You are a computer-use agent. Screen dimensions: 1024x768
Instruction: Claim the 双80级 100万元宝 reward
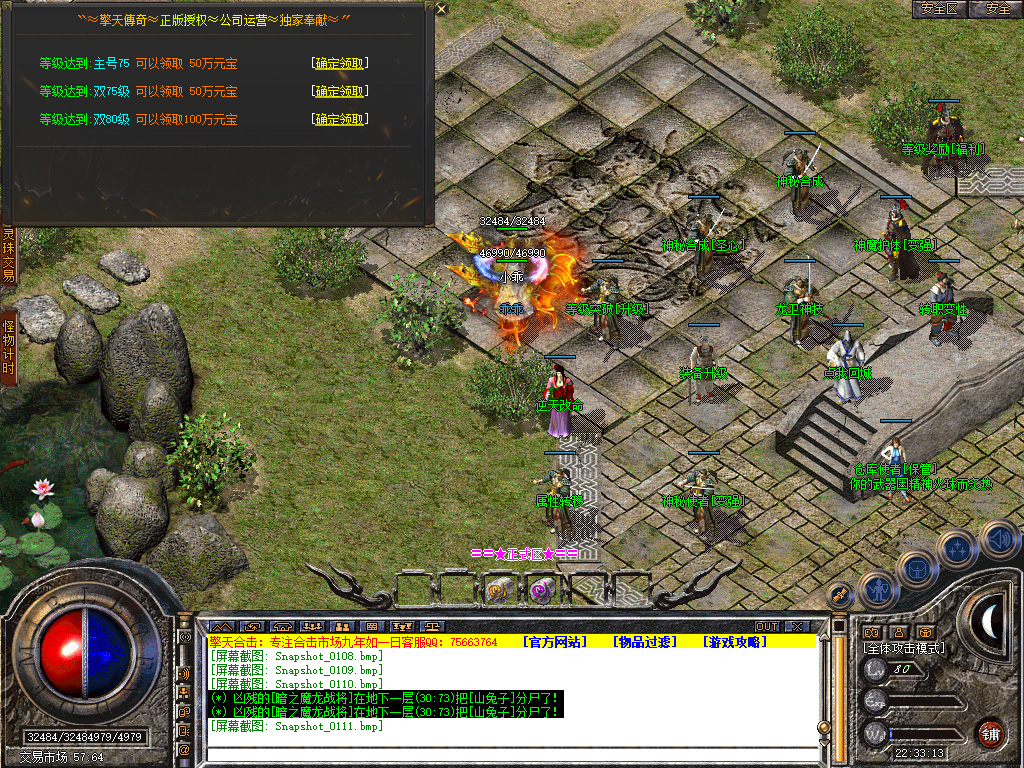point(340,119)
